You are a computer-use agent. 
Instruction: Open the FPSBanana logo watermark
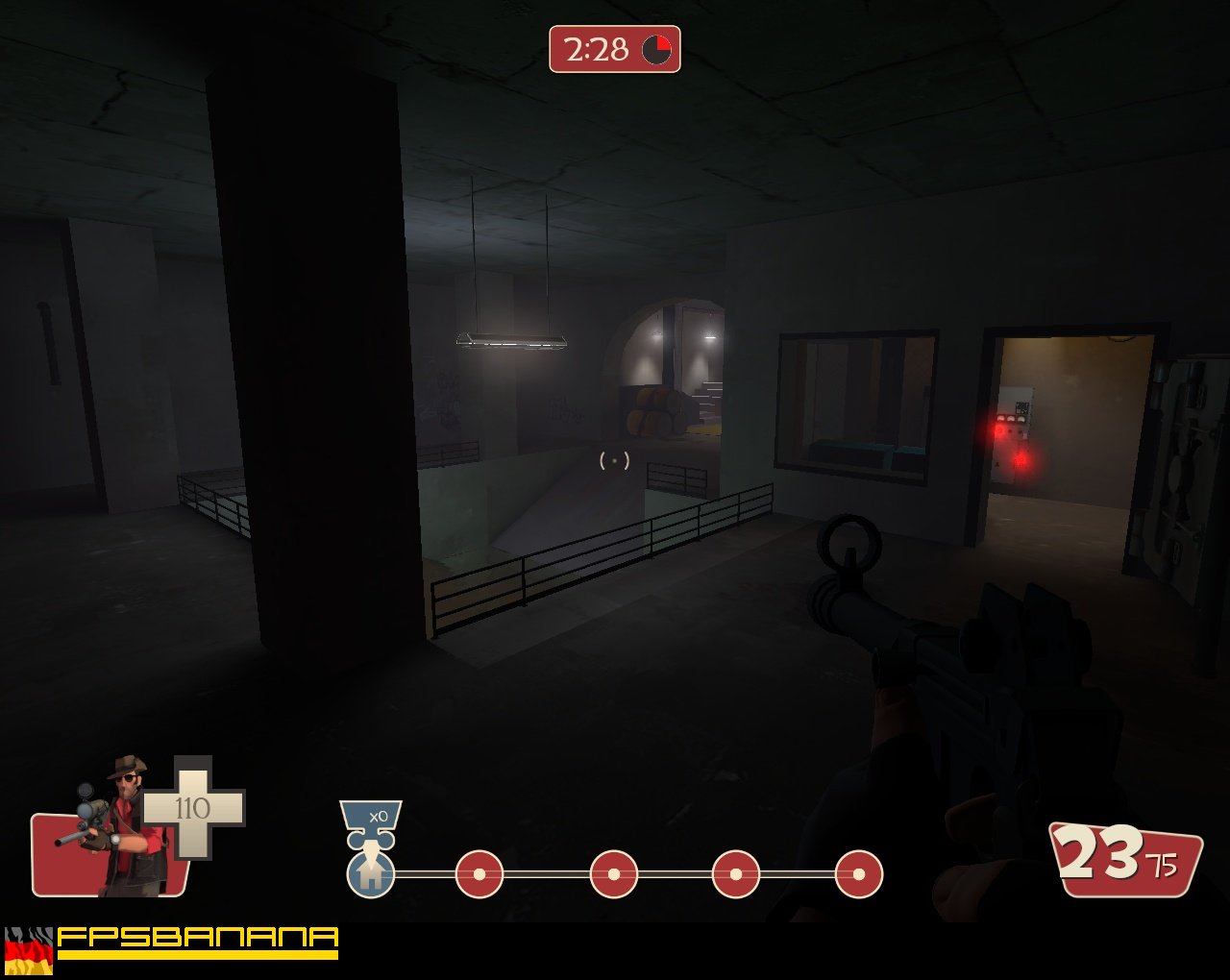point(198,942)
